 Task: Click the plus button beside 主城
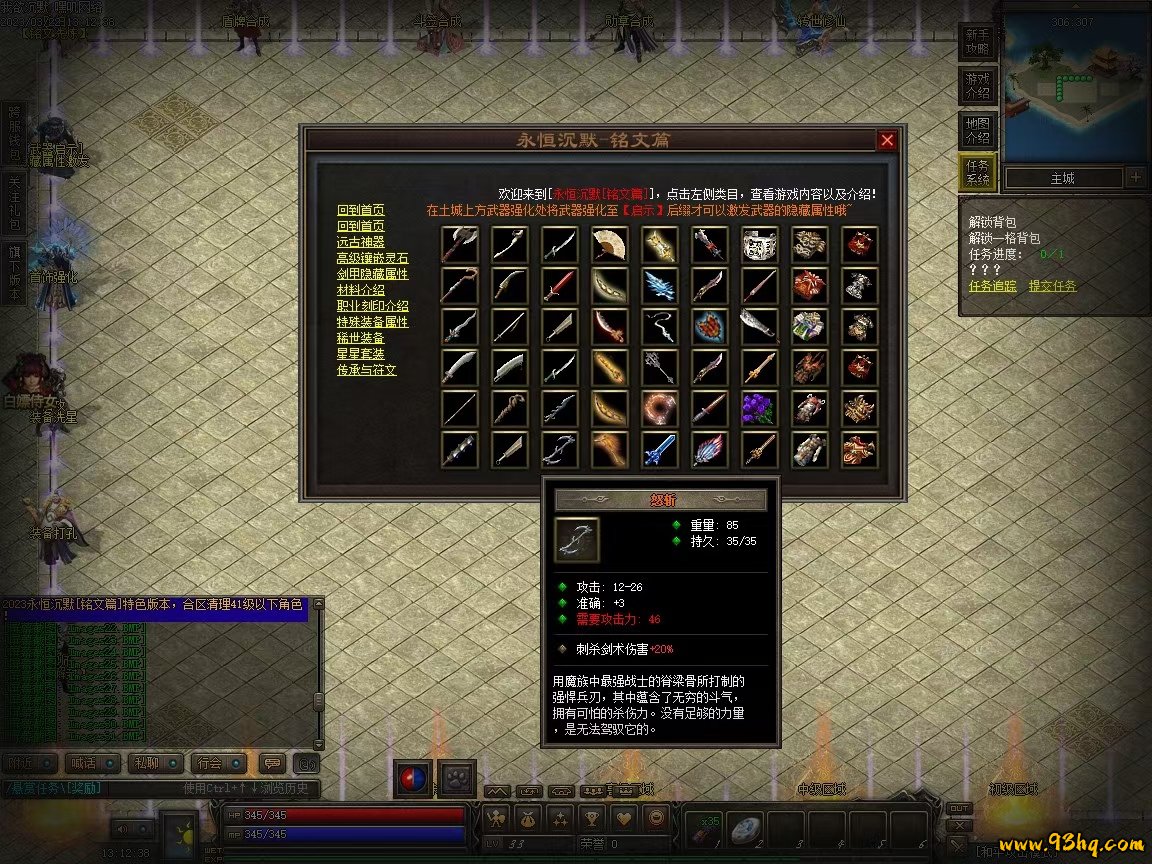click(x=1135, y=178)
